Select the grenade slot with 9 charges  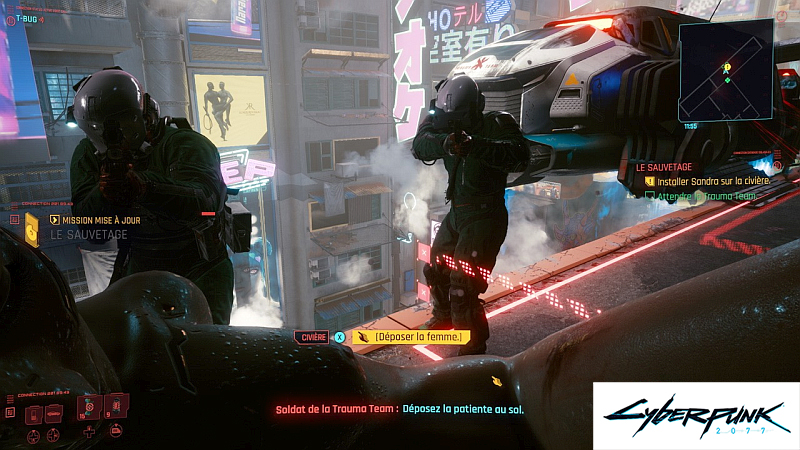[x=116, y=405]
